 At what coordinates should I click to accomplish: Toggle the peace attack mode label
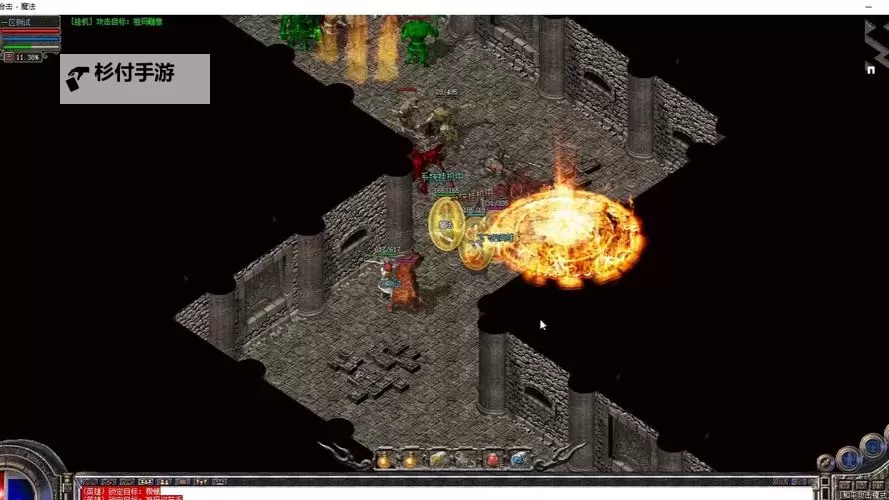point(861,494)
